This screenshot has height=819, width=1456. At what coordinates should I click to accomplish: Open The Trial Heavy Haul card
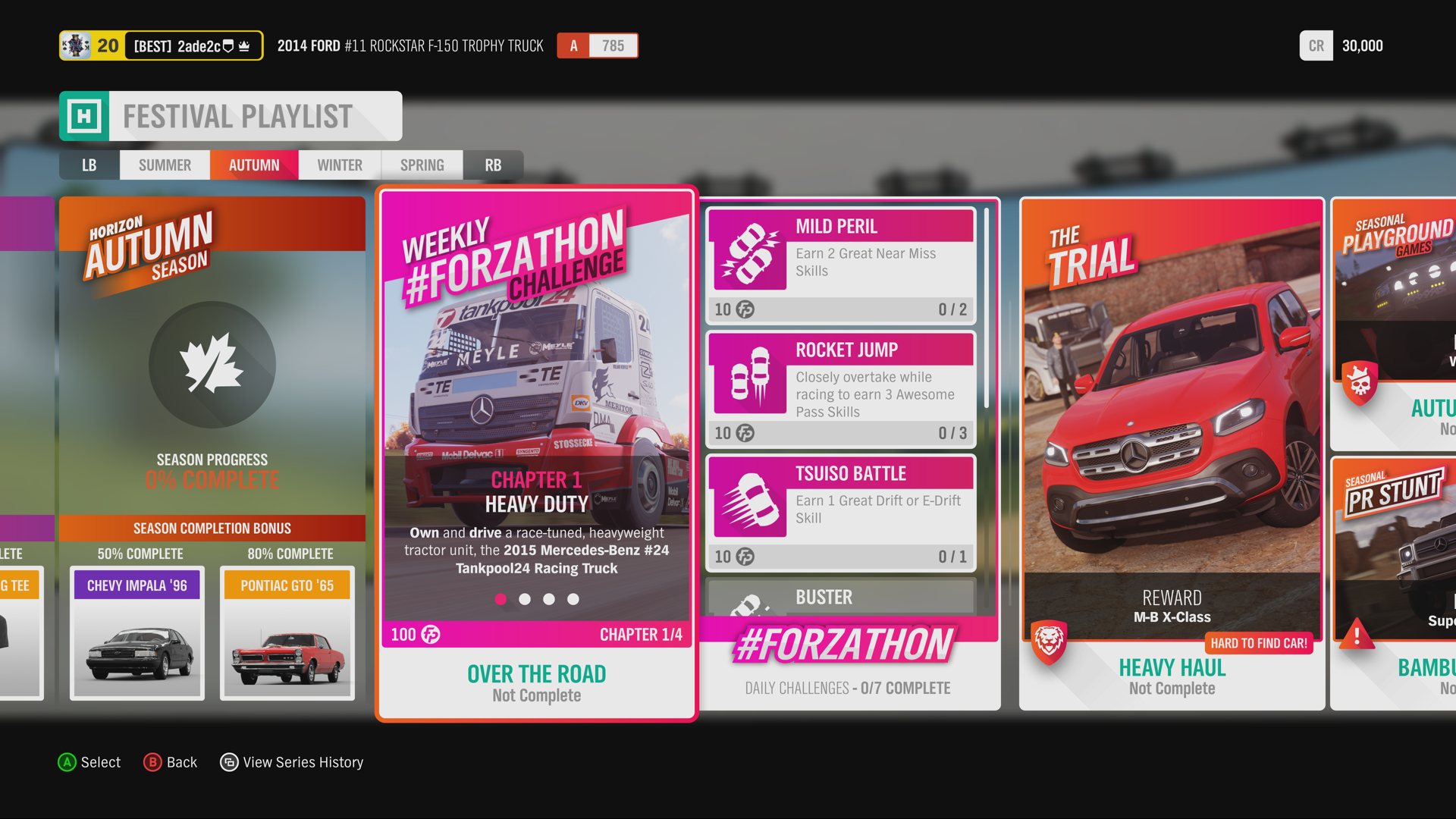tap(1172, 453)
